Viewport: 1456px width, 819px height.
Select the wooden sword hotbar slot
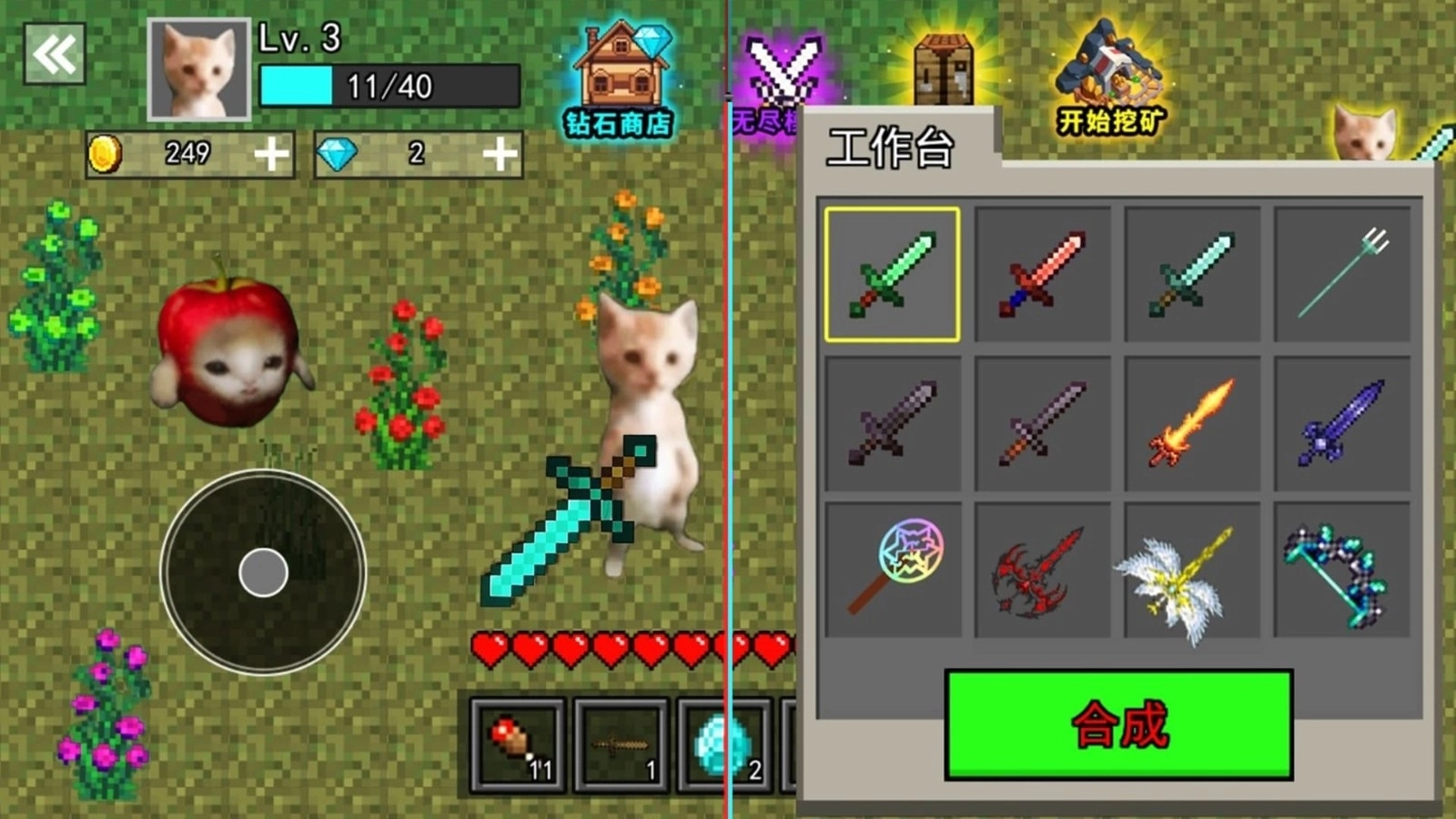coord(622,745)
